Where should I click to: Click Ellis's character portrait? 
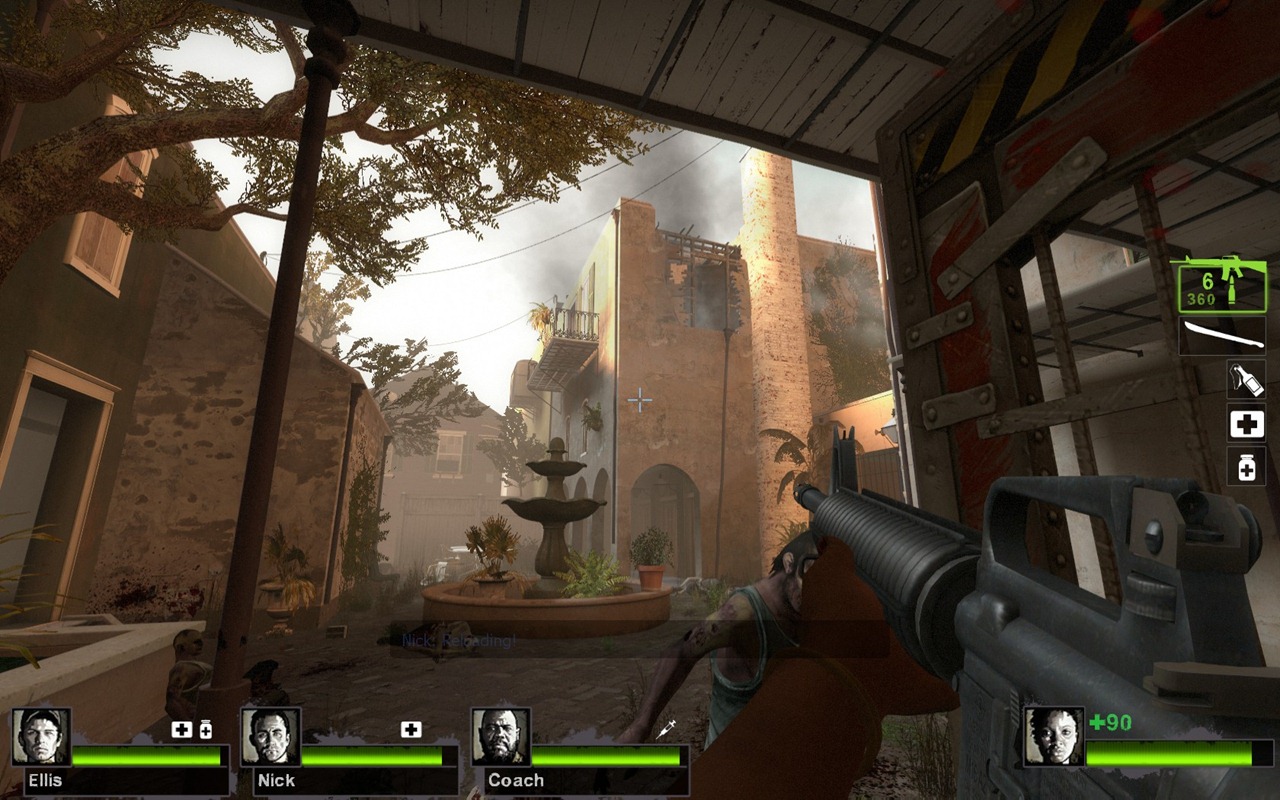[41, 737]
